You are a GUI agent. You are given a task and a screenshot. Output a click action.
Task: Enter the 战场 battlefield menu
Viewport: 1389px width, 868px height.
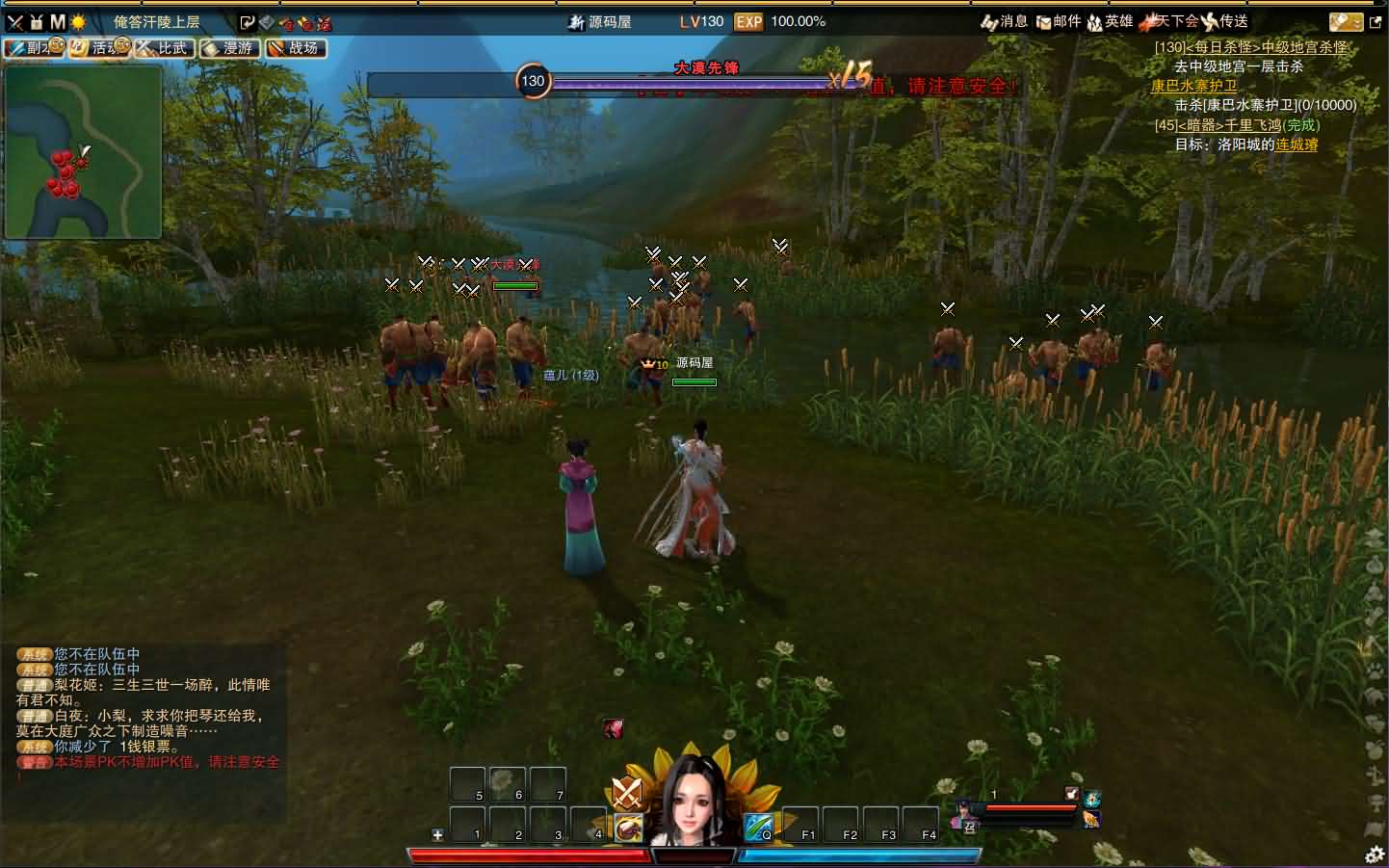pos(295,47)
